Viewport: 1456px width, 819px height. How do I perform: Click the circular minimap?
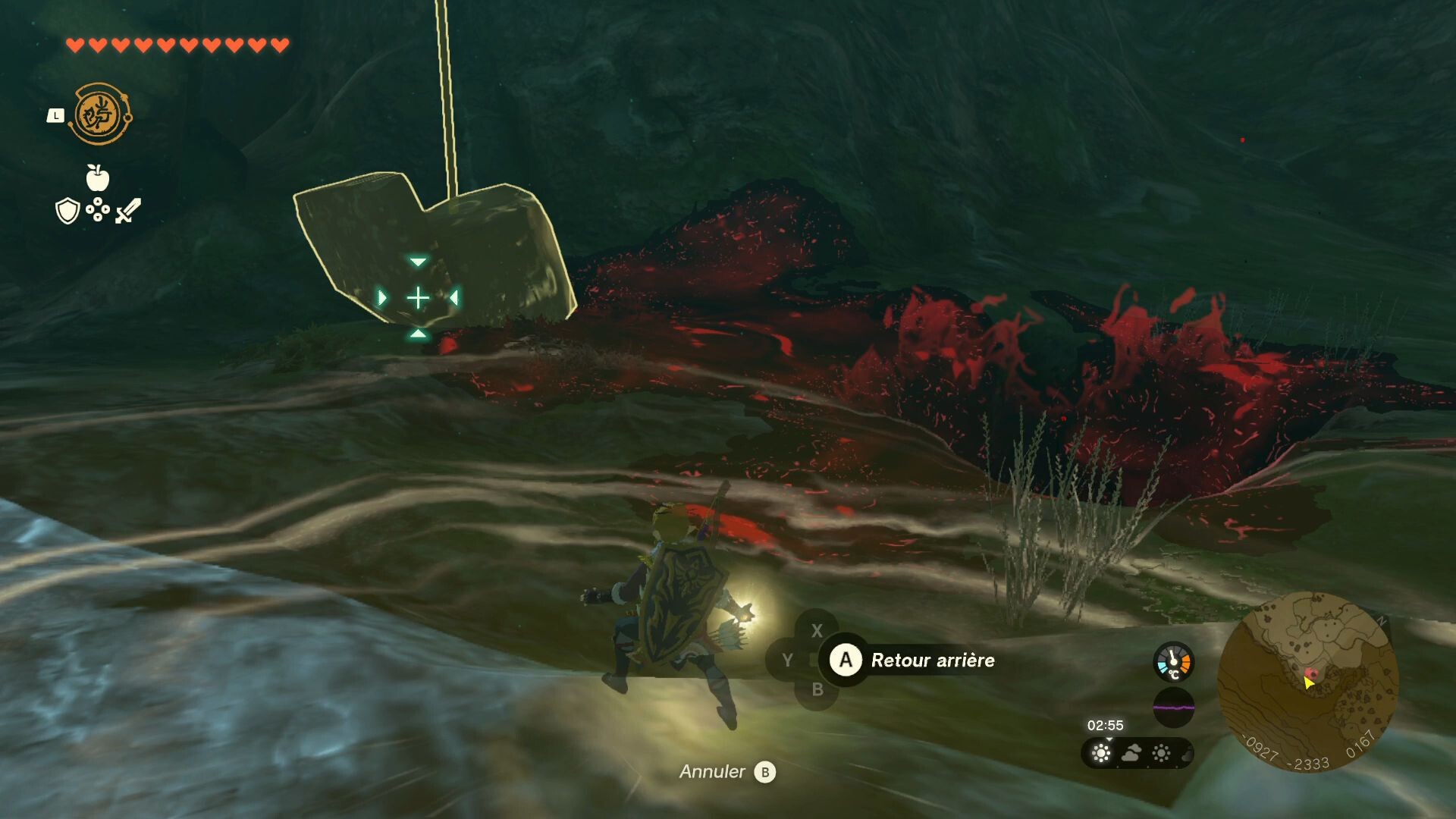[1307, 681]
